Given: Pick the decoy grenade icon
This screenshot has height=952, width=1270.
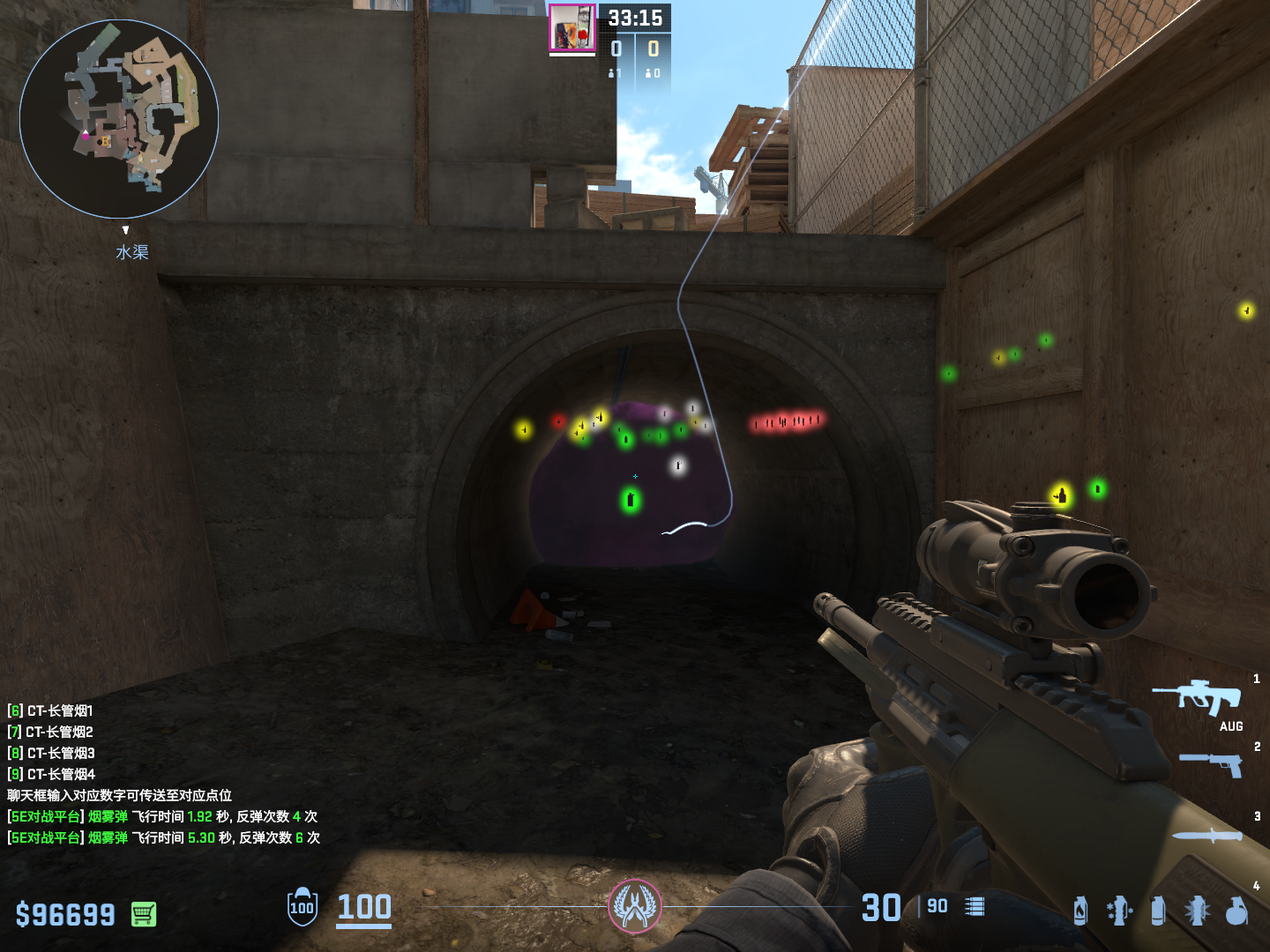Looking at the screenshot, I should click(1119, 911).
